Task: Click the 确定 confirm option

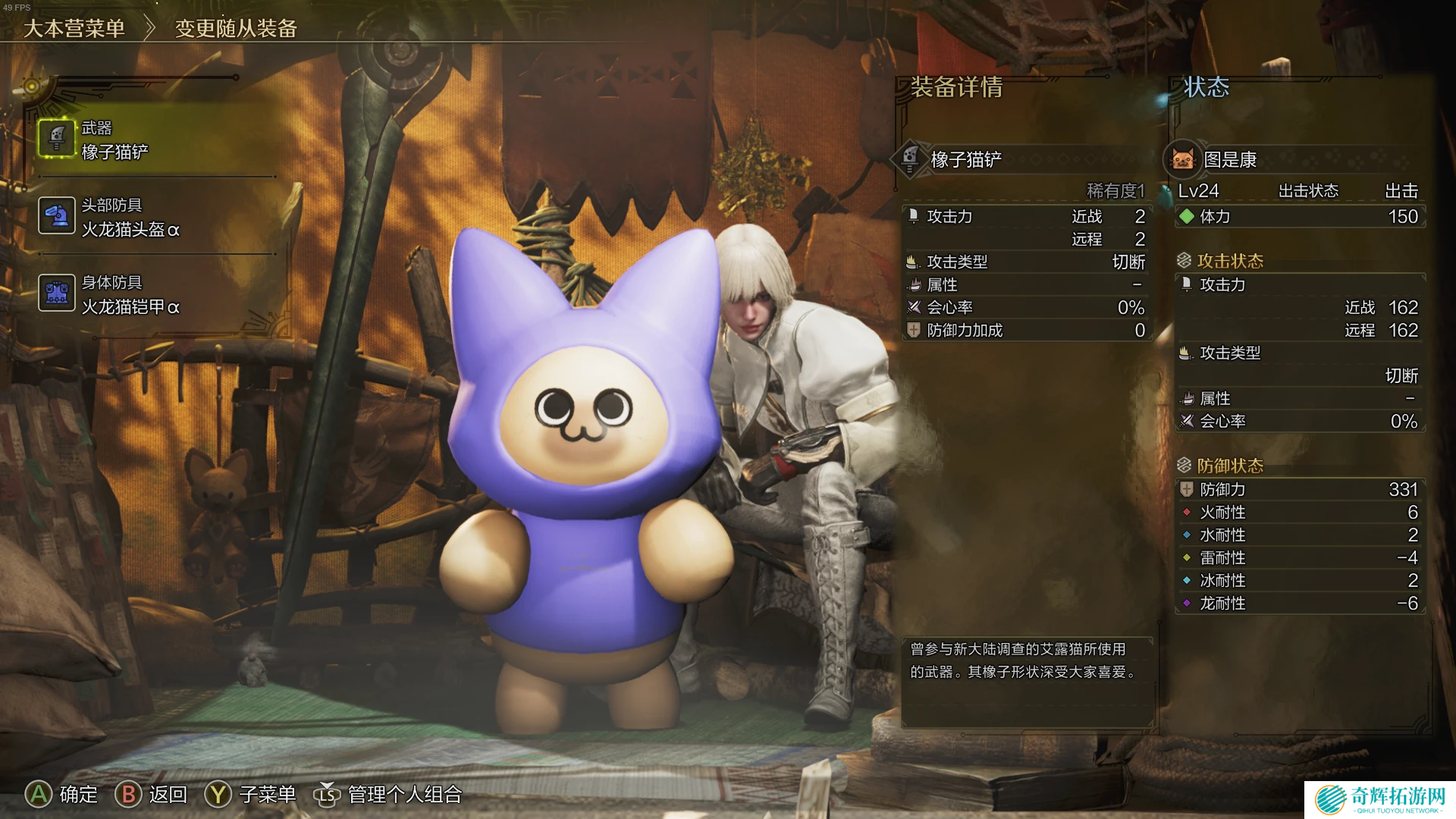Action: pos(62,794)
